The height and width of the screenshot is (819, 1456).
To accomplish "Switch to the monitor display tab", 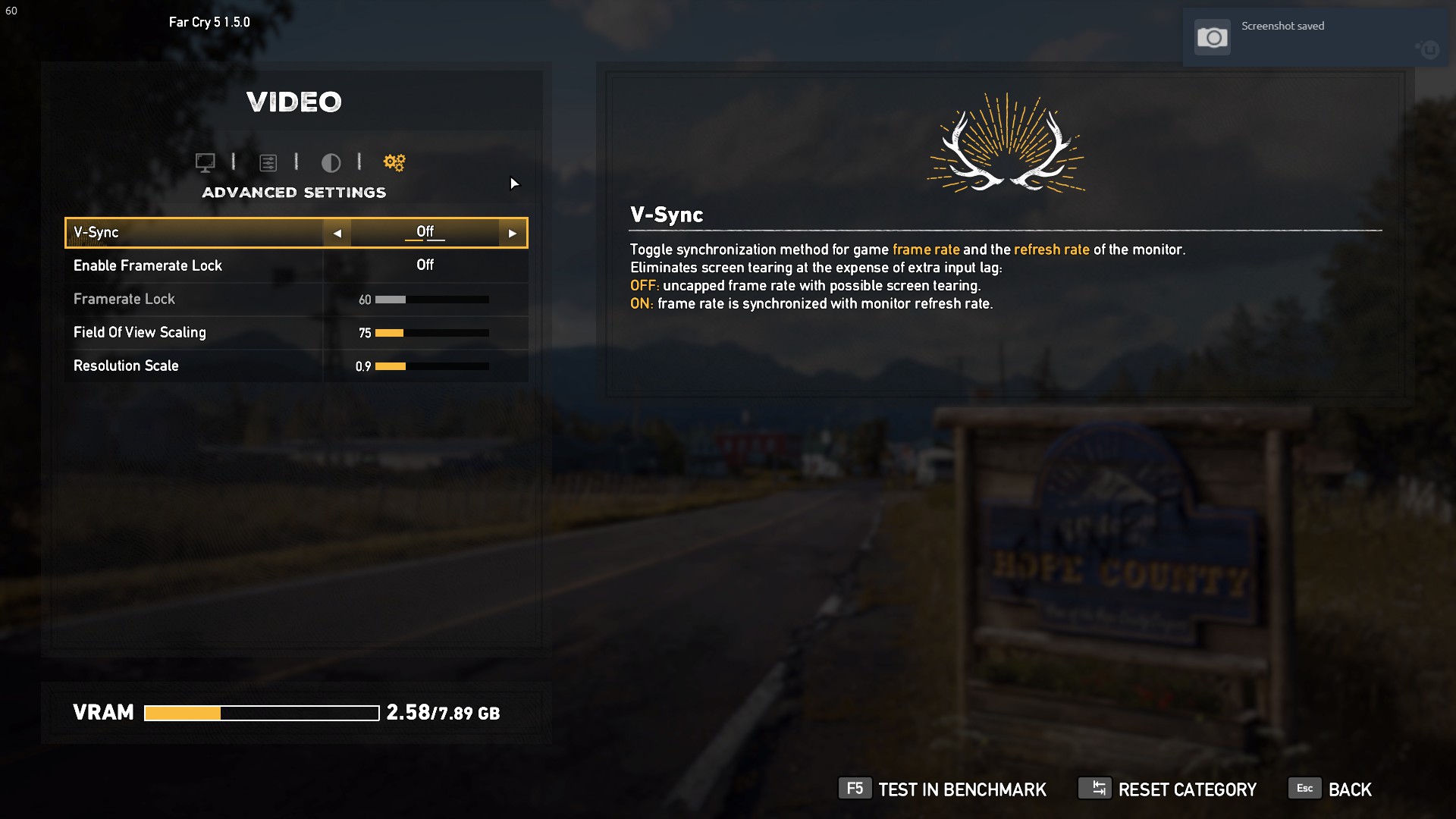I will (x=205, y=162).
